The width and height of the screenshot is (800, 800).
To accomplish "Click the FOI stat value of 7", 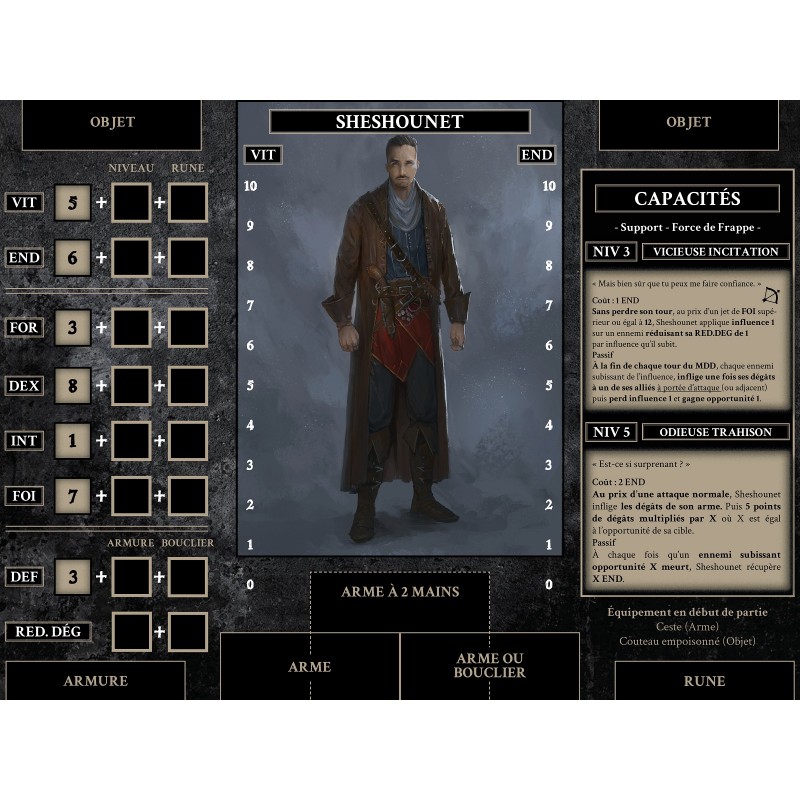I will pos(72,496).
